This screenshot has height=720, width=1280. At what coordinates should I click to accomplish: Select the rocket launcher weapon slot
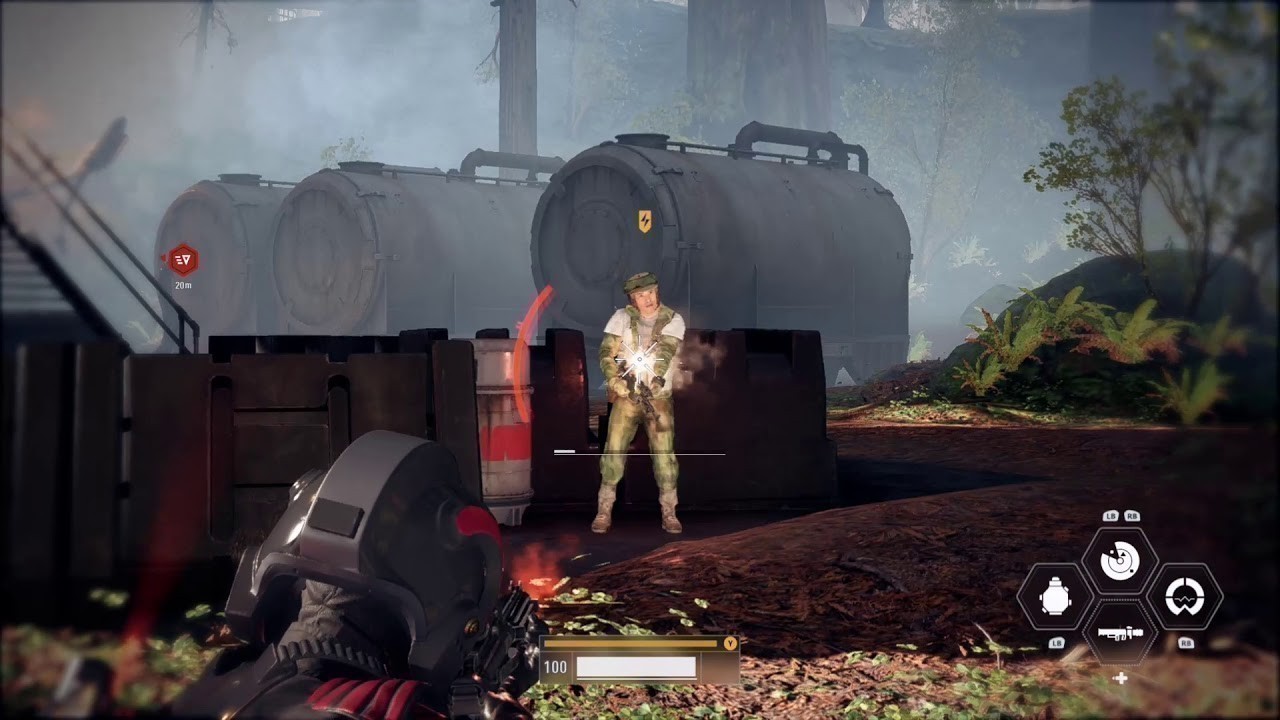point(1120,633)
